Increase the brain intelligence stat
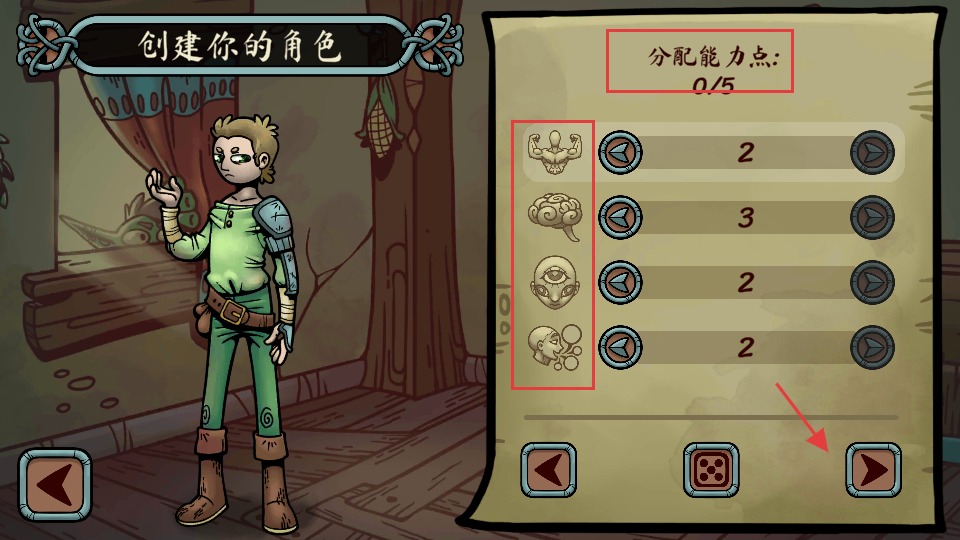This screenshot has width=960, height=540. coord(872,217)
